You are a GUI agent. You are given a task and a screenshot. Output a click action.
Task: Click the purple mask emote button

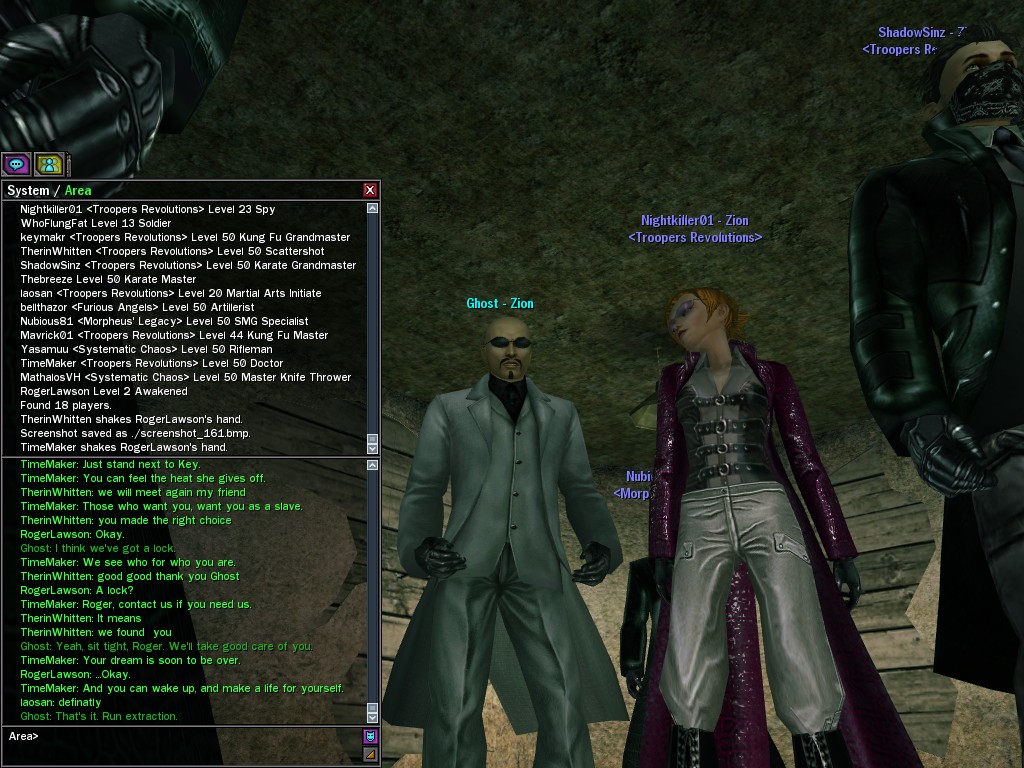point(370,737)
